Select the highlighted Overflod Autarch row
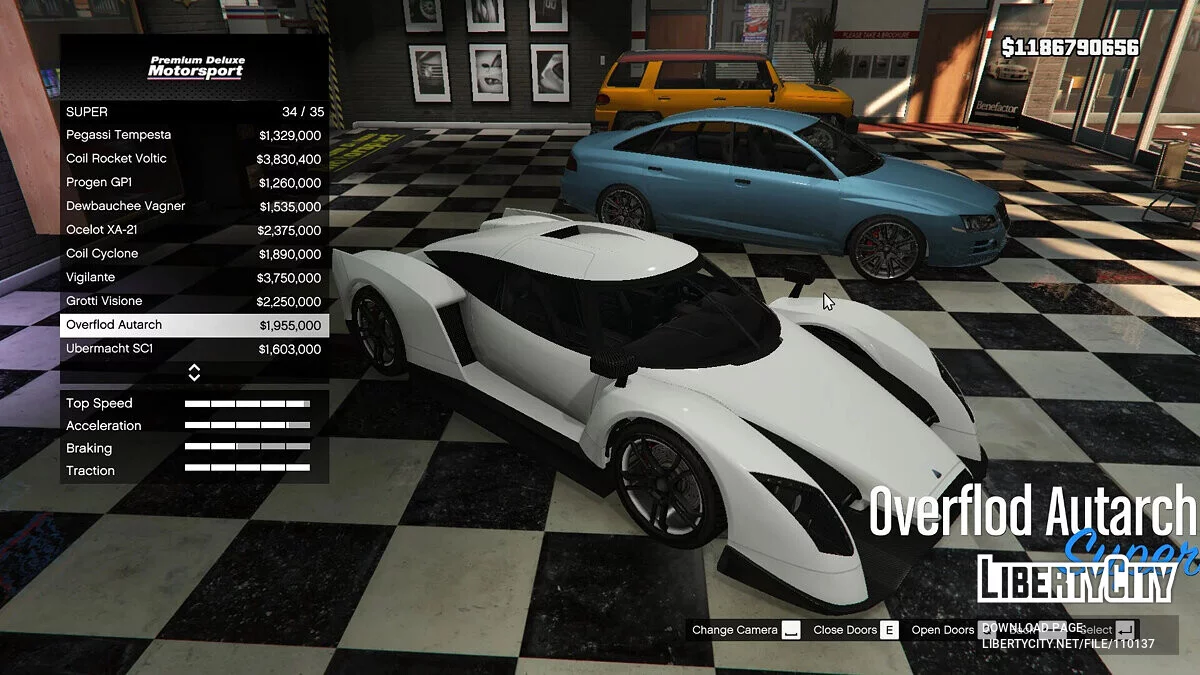Screen dimensions: 1200x675 click(x=194, y=325)
